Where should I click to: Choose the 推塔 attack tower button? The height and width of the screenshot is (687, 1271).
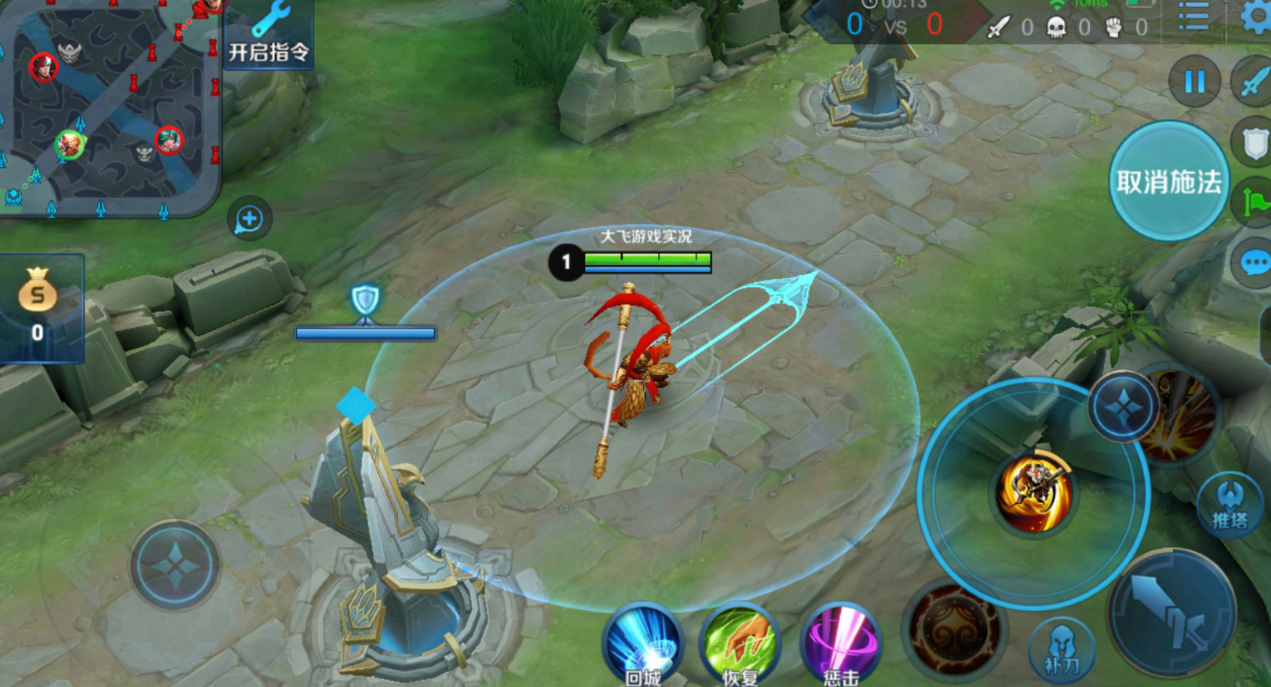click(x=1229, y=504)
